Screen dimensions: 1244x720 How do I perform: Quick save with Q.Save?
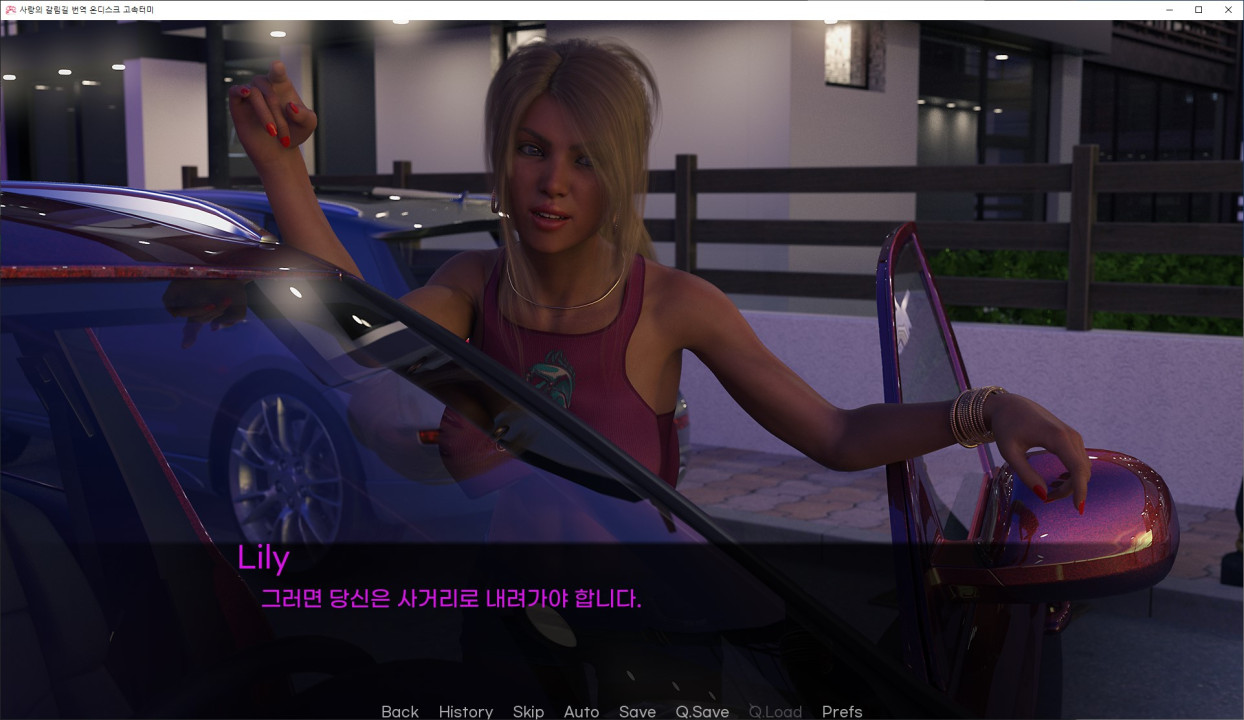point(702,711)
